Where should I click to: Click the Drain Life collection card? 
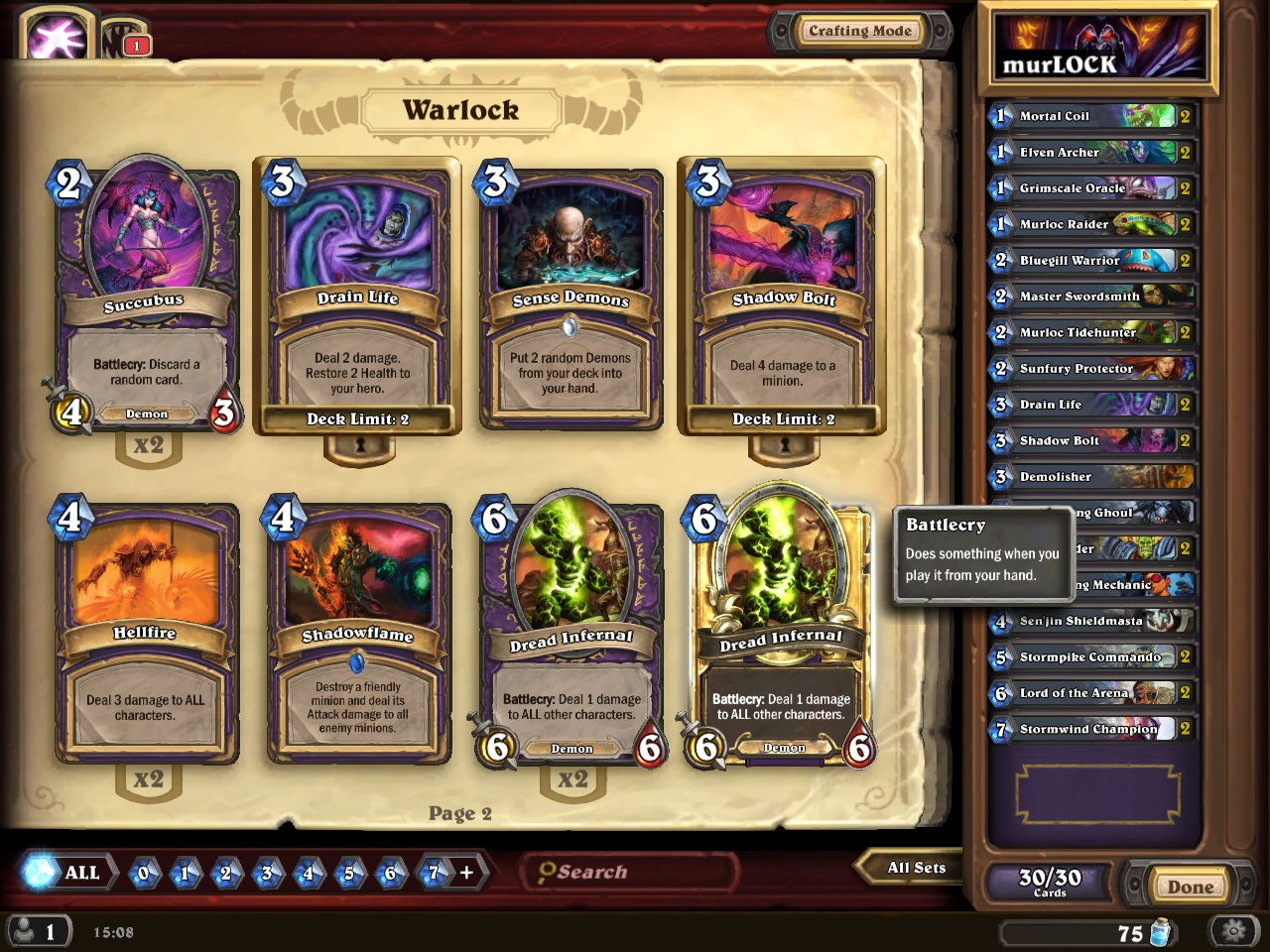[357, 296]
